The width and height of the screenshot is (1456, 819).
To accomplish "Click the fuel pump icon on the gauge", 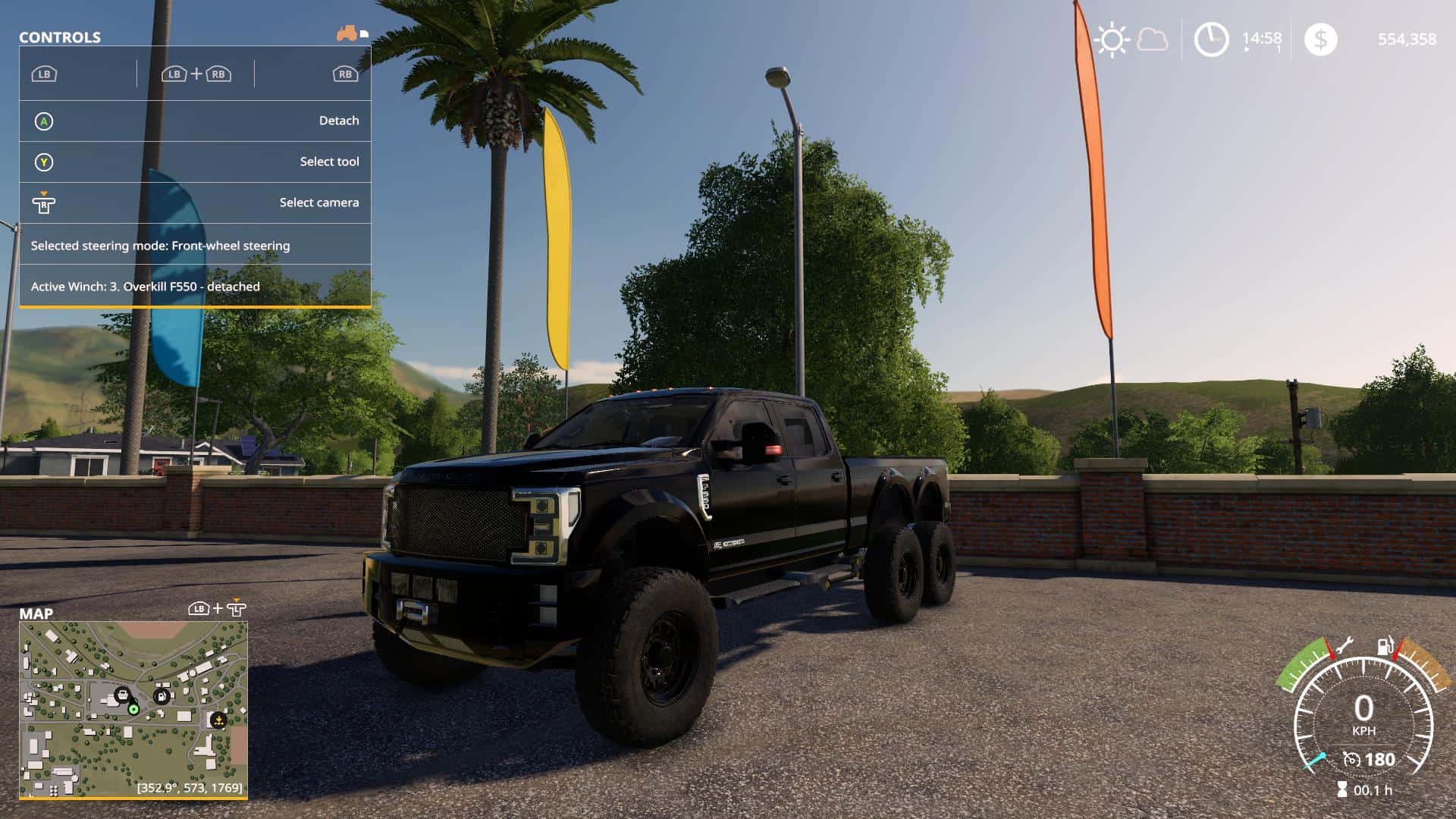I will [x=1385, y=646].
